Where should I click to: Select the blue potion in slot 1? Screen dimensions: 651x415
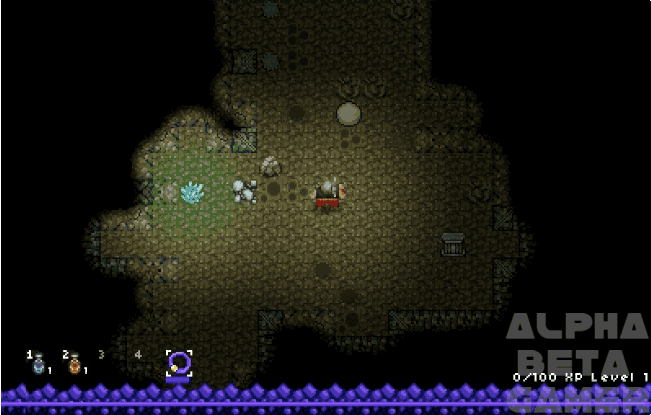39,365
